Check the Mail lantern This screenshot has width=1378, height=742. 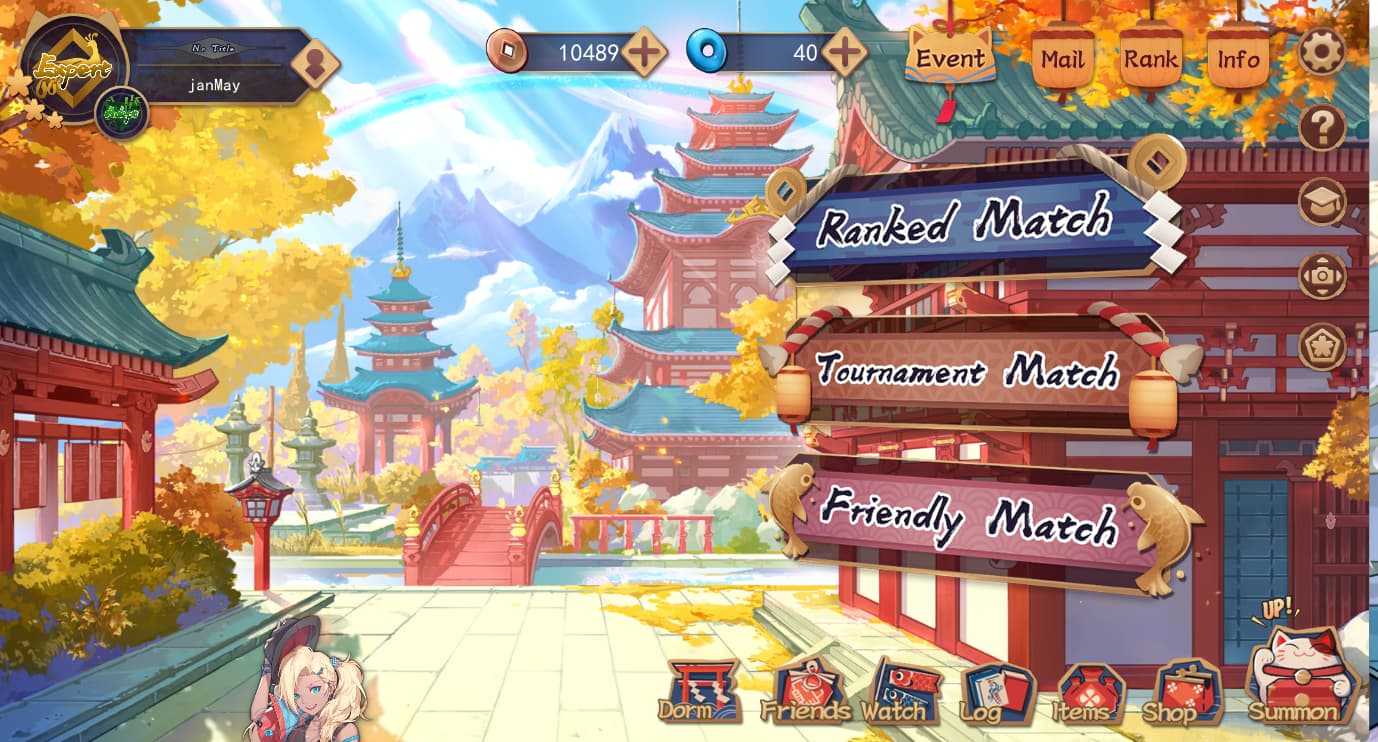(1062, 59)
